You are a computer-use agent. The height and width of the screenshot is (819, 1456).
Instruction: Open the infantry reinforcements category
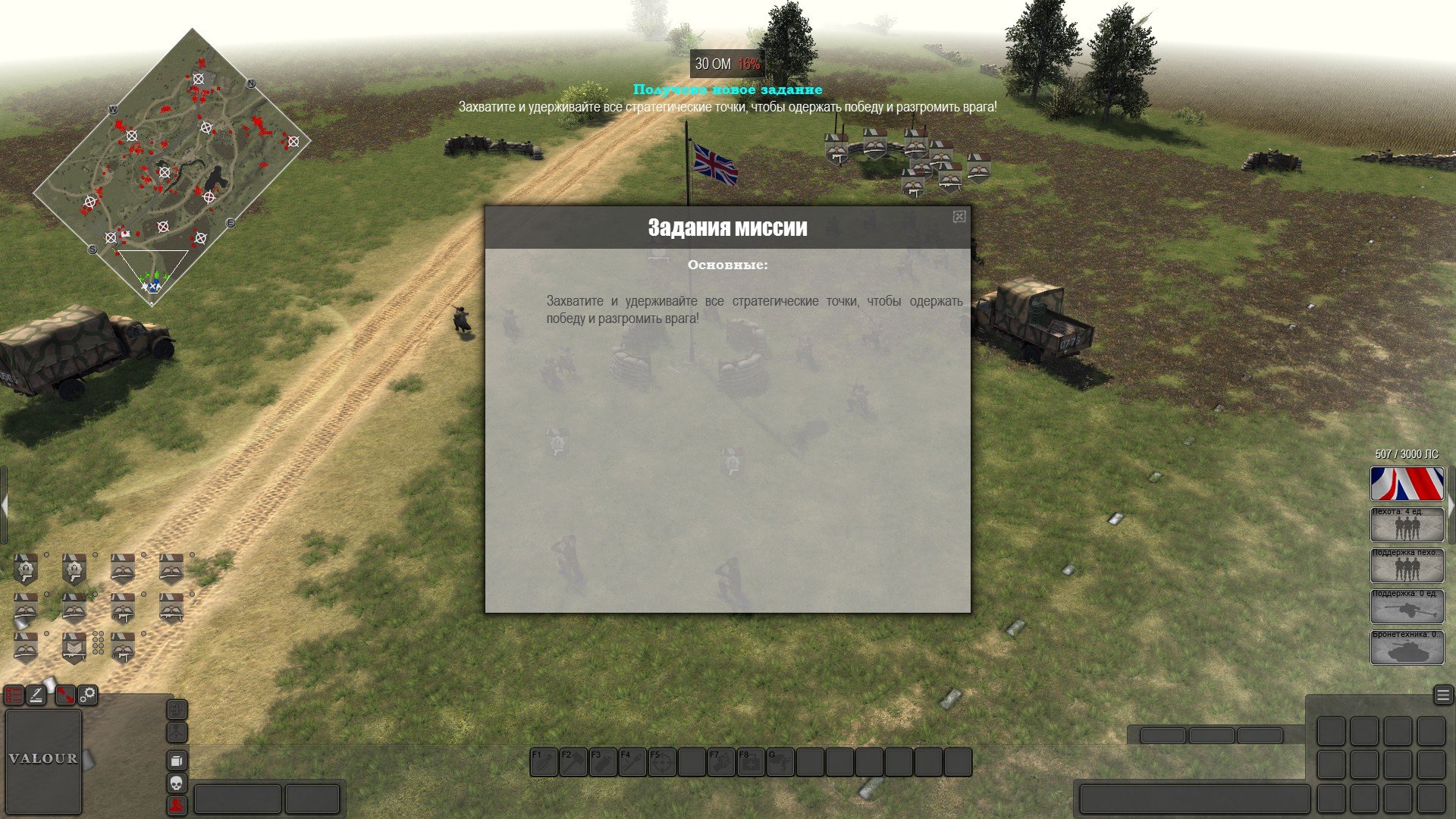coord(1407,525)
